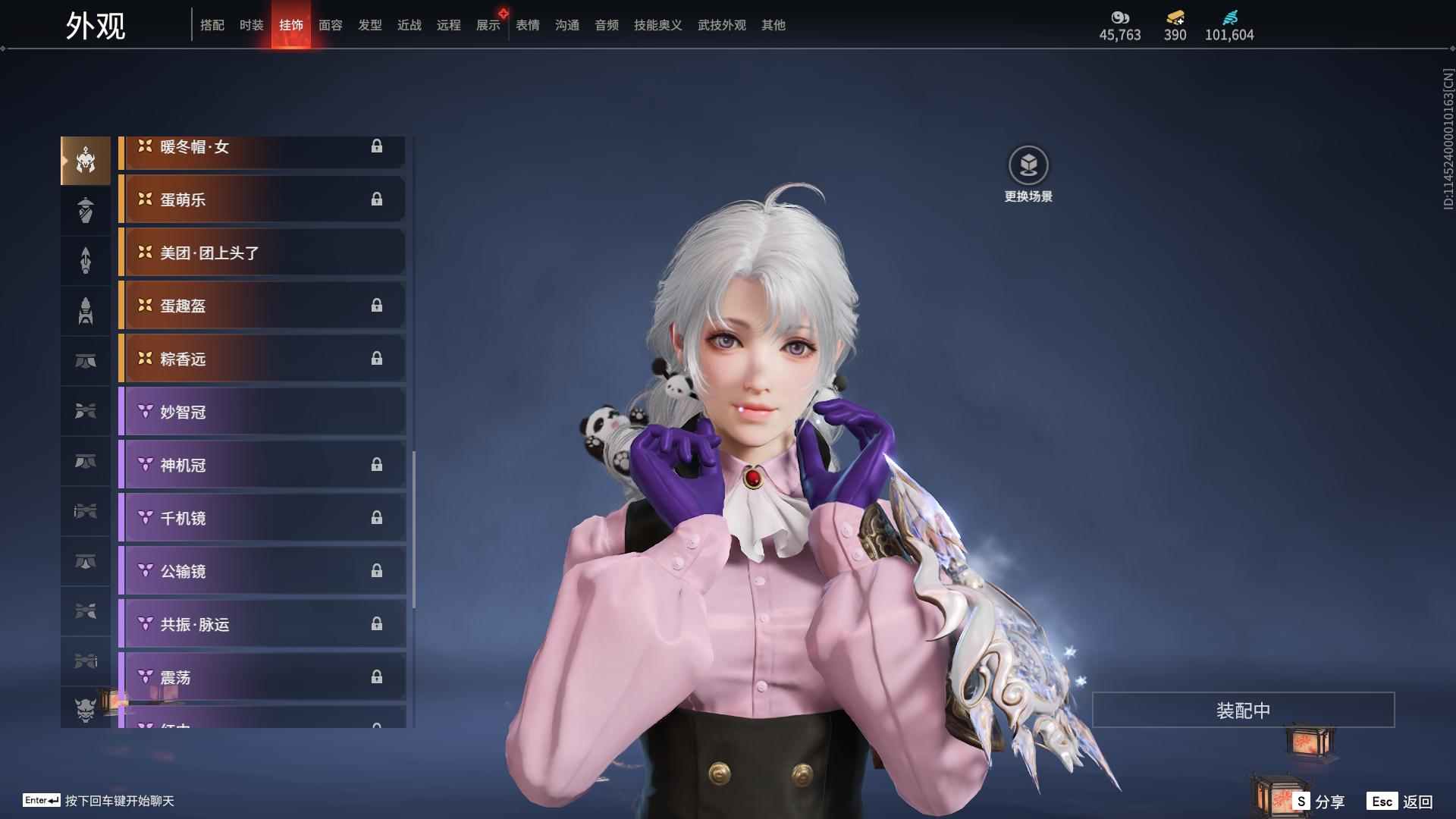Select the 粽香远 list entry

262,359
